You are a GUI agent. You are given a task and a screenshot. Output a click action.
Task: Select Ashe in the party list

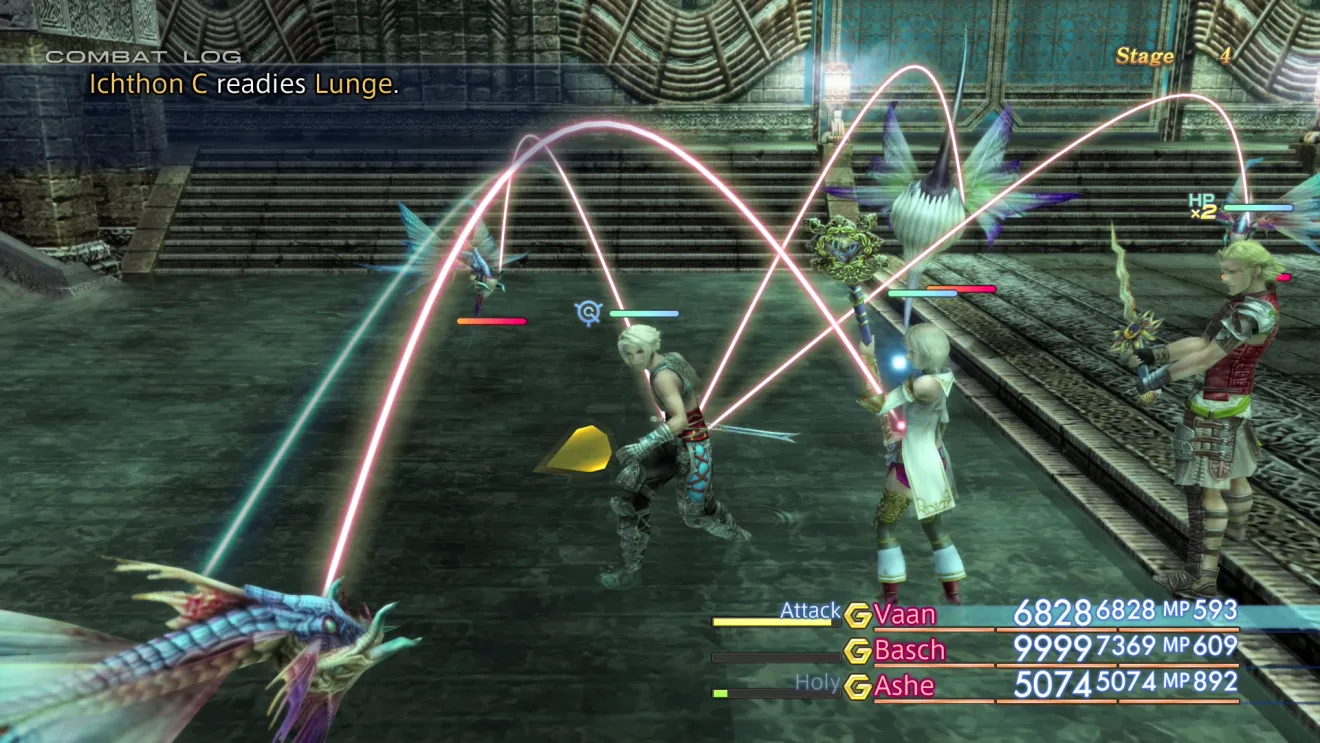pyautogui.click(x=904, y=686)
